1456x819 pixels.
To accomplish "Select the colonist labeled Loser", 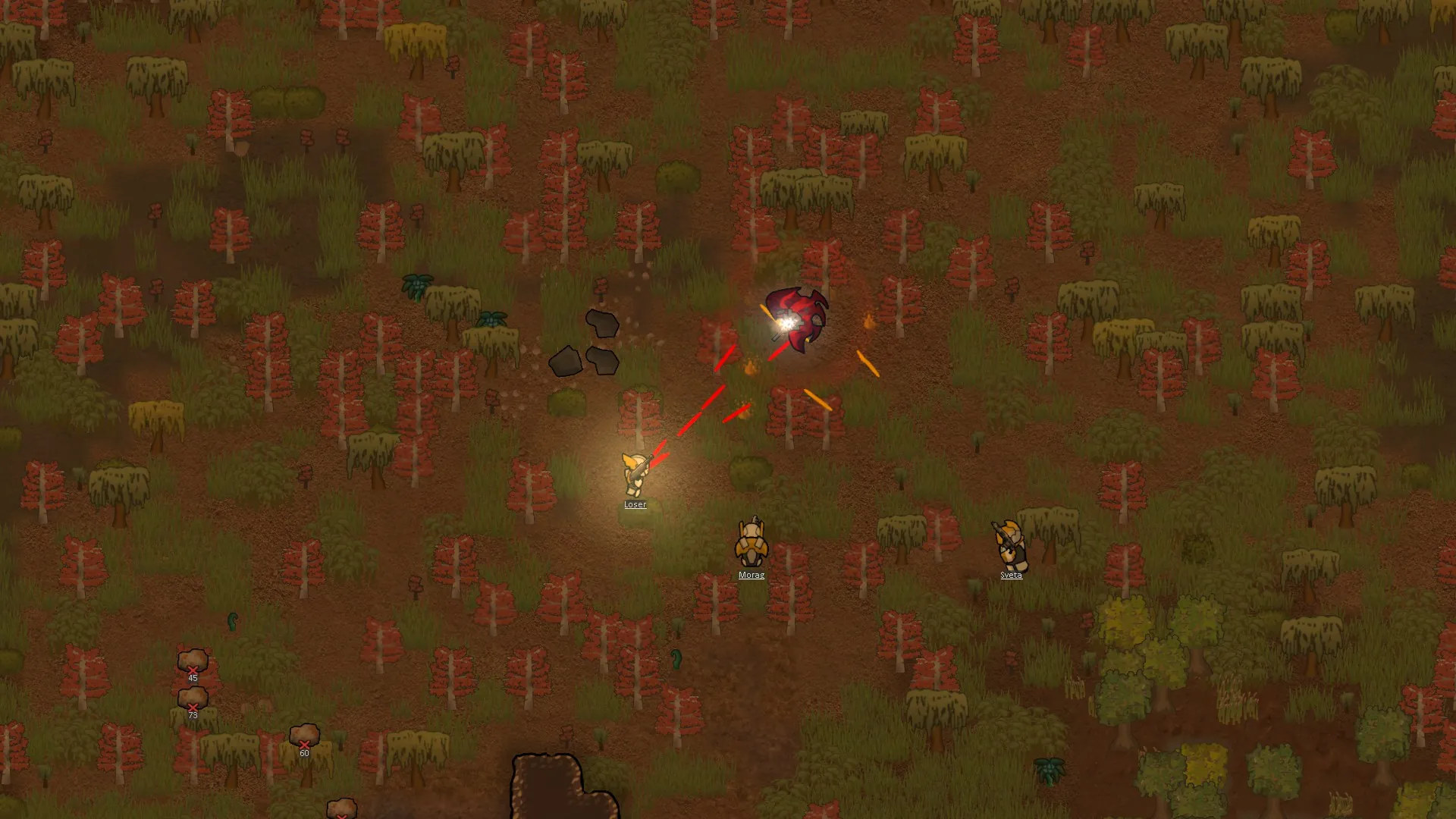I will tap(635, 474).
